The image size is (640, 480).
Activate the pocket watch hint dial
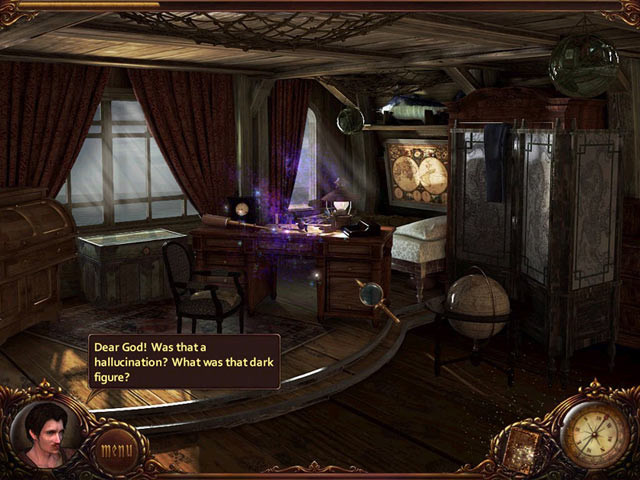[x=594, y=433]
